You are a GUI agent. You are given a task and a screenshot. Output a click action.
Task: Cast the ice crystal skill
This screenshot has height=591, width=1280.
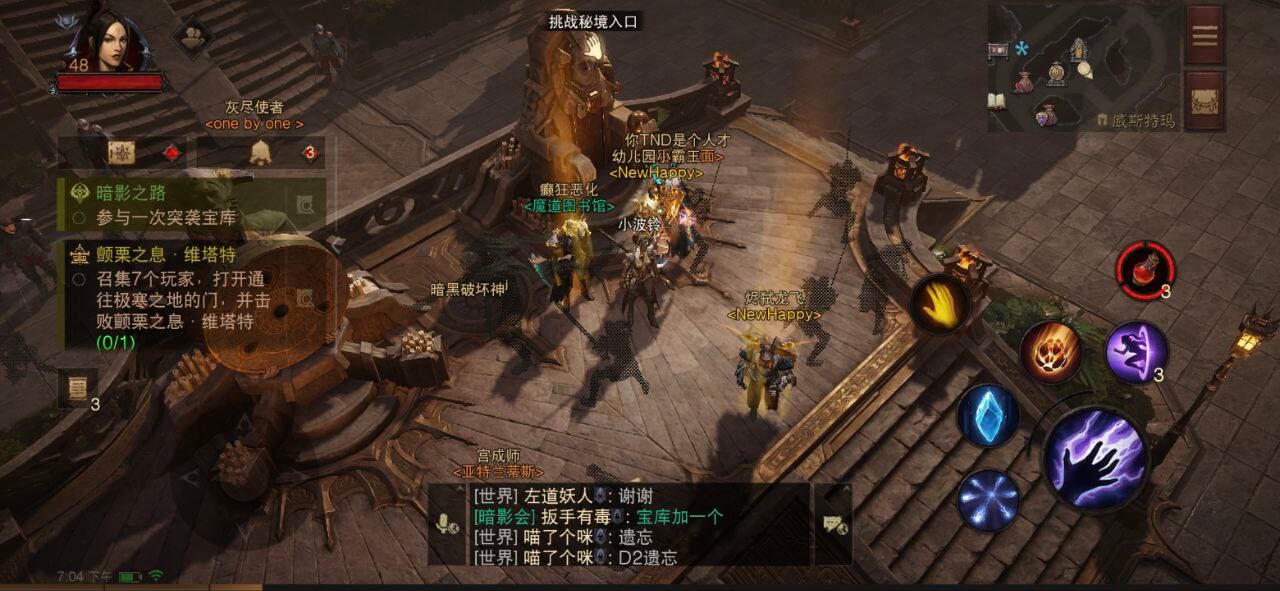(988, 415)
